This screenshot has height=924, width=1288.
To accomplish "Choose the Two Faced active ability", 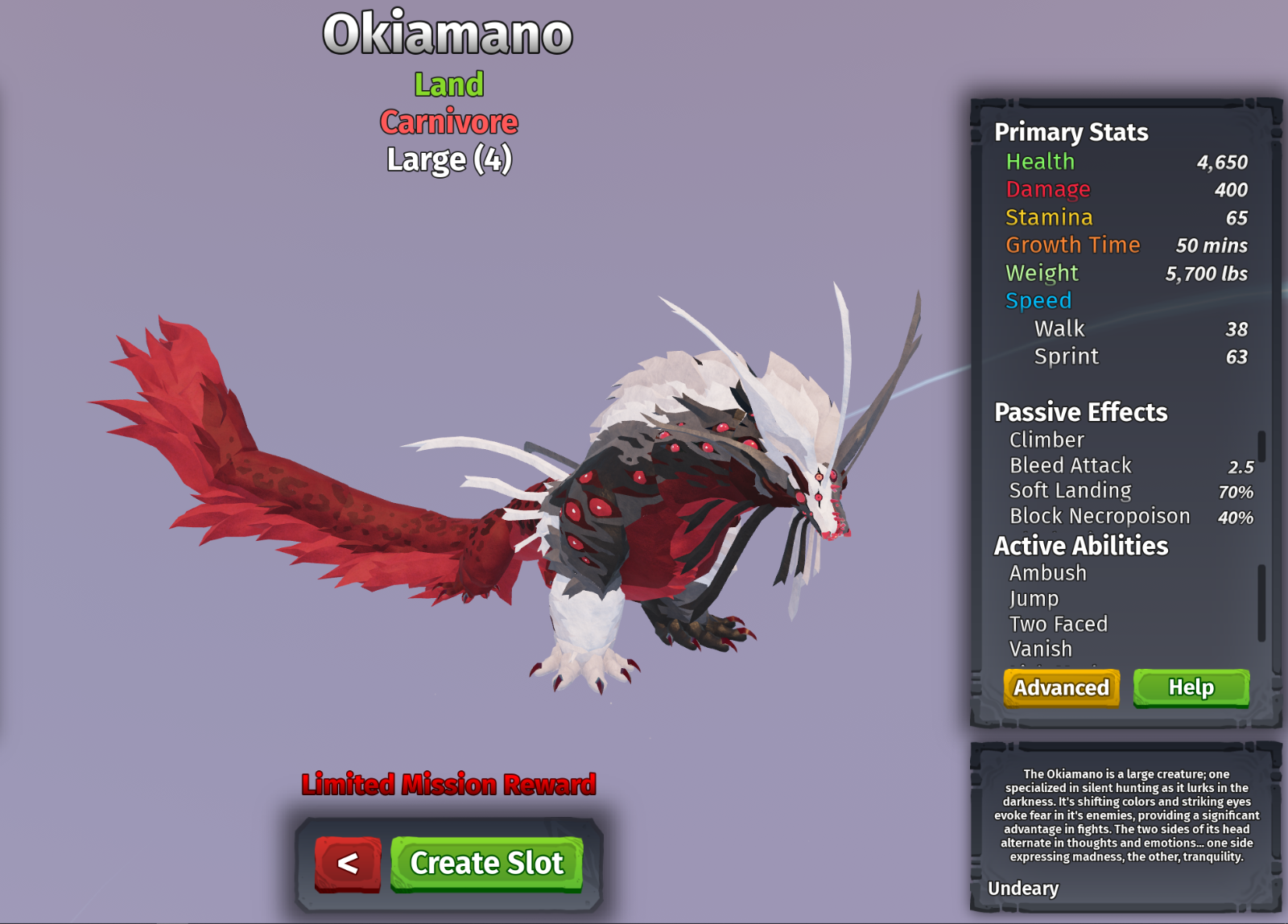I will (x=1059, y=624).
